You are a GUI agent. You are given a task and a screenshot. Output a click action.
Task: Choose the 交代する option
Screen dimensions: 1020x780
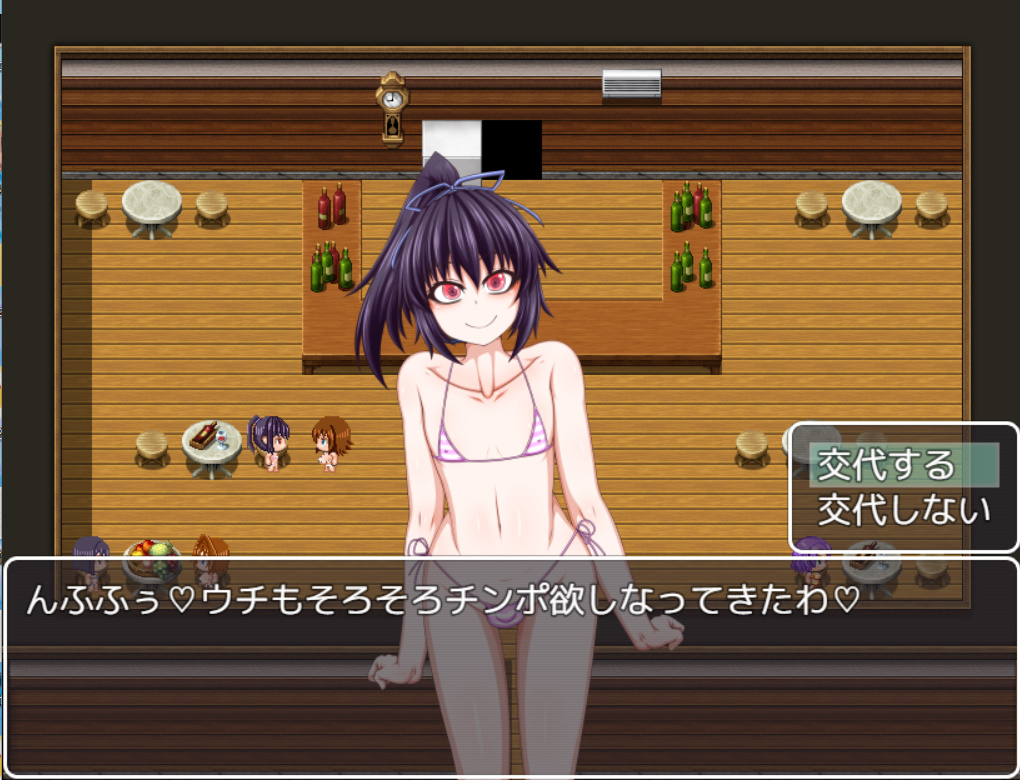[887, 466]
